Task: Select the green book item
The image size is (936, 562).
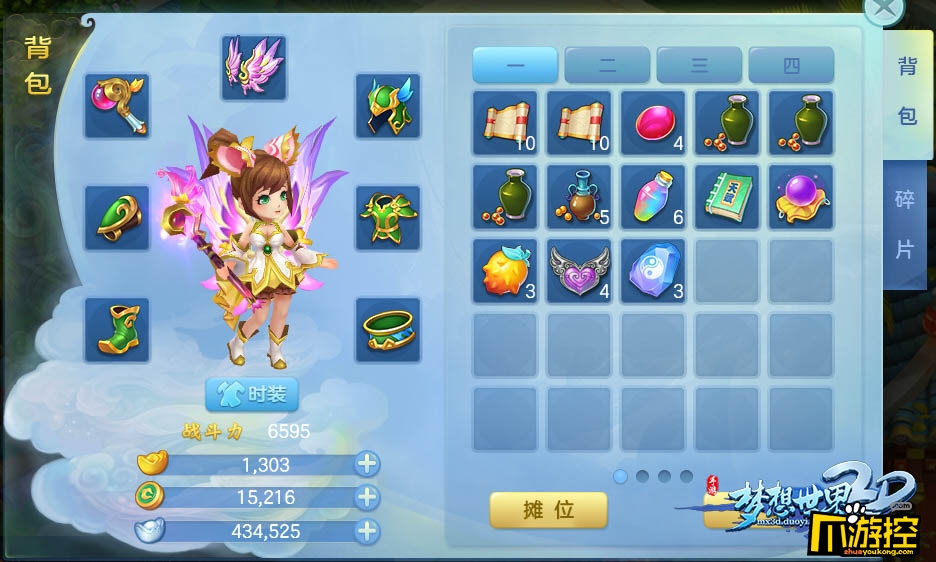Action: tap(727, 197)
